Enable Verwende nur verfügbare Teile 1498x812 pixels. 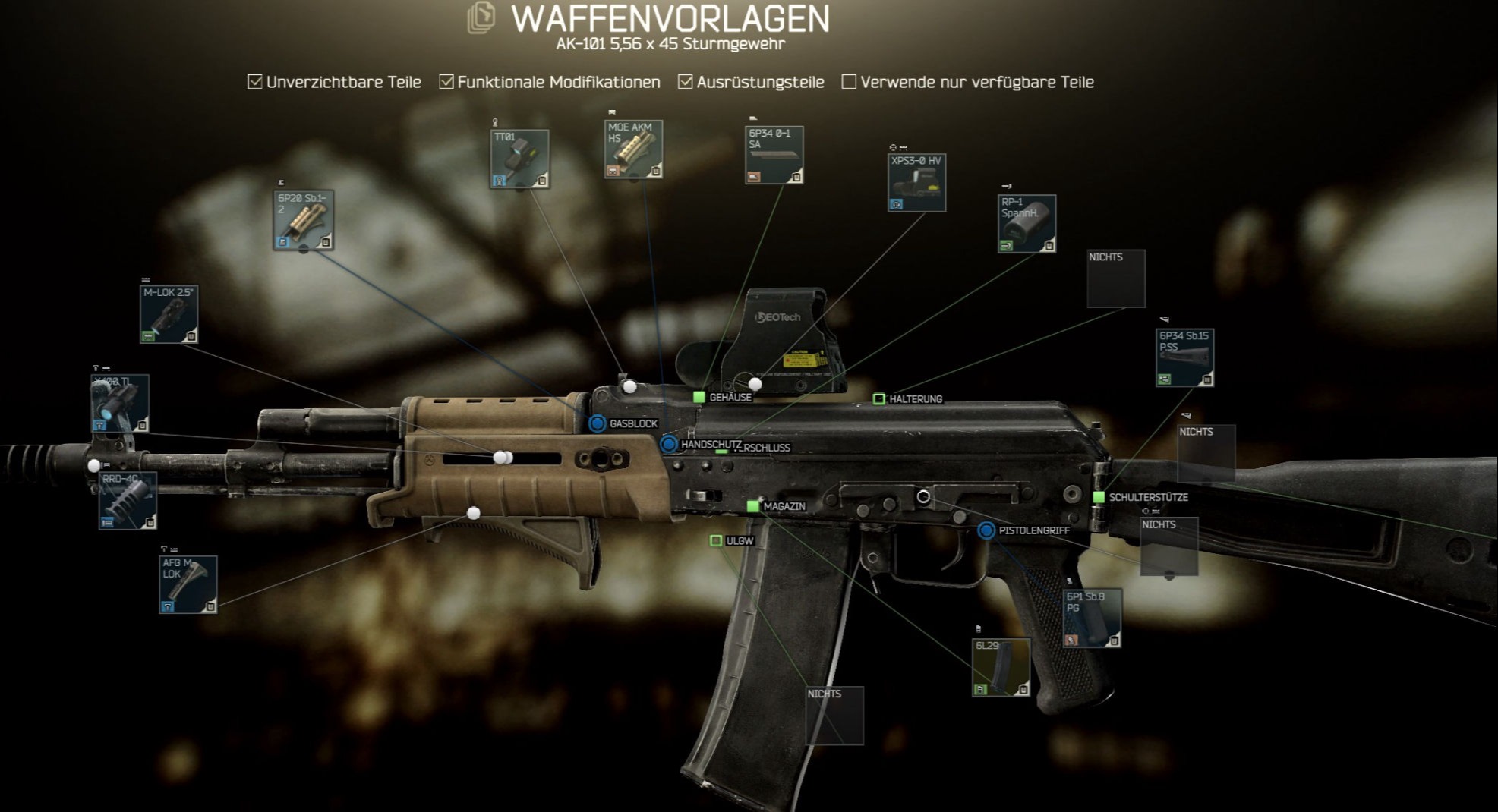tap(849, 82)
